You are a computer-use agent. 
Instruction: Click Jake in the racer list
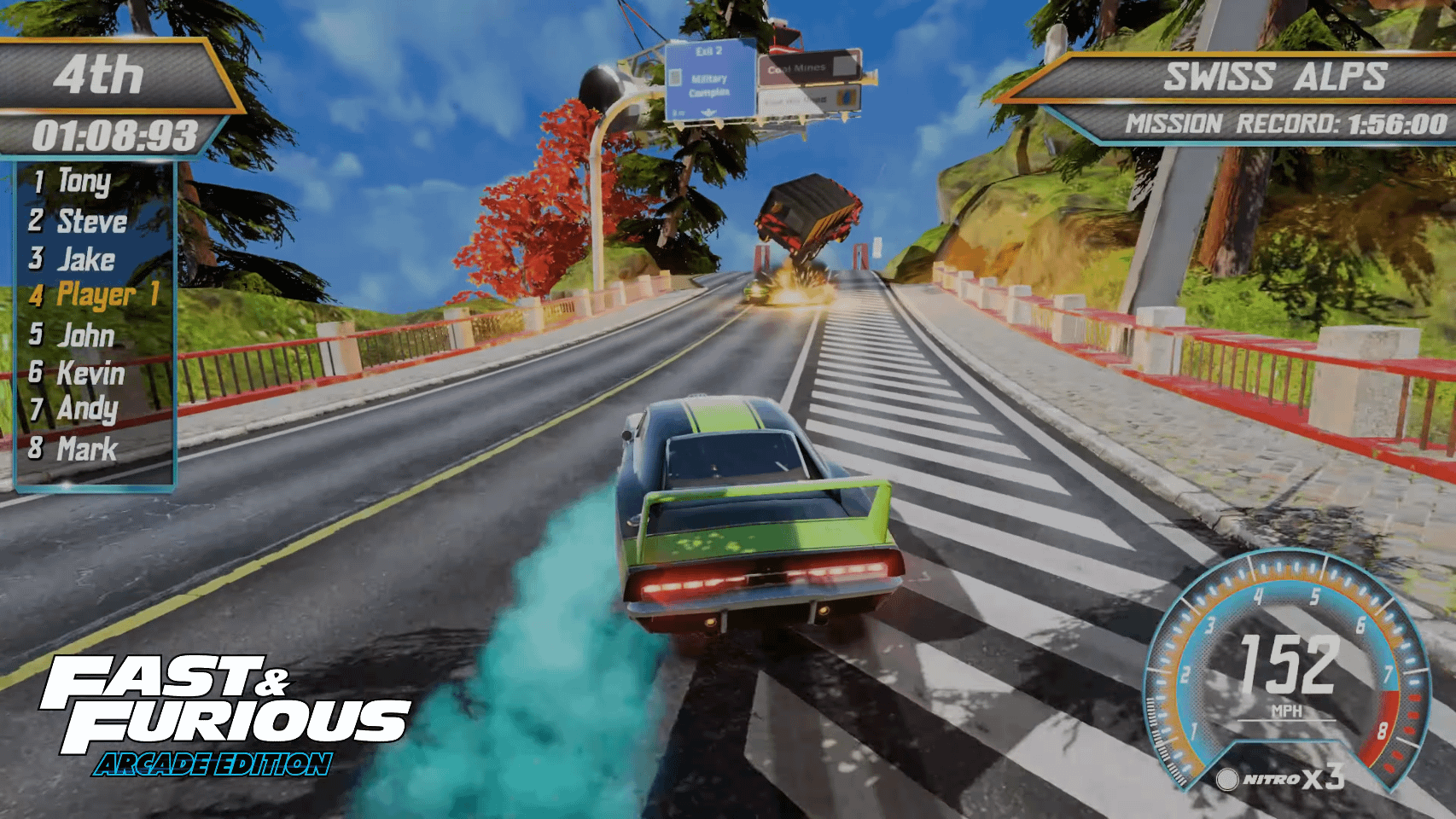(85, 259)
